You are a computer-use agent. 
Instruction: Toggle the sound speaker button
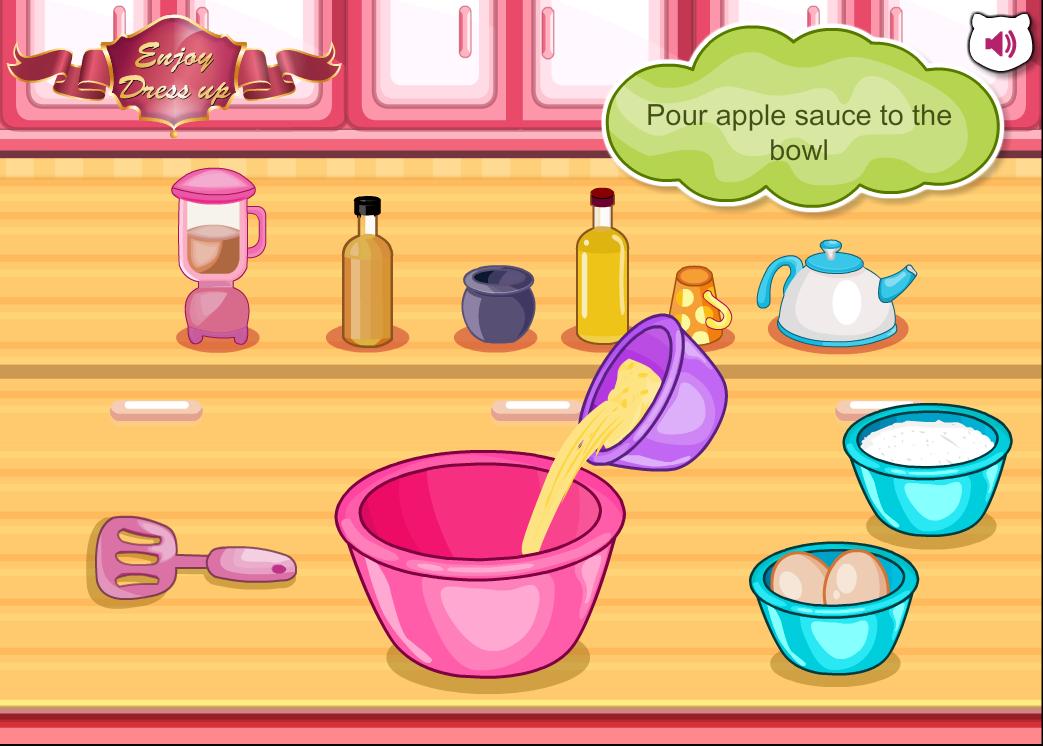click(x=999, y=43)
